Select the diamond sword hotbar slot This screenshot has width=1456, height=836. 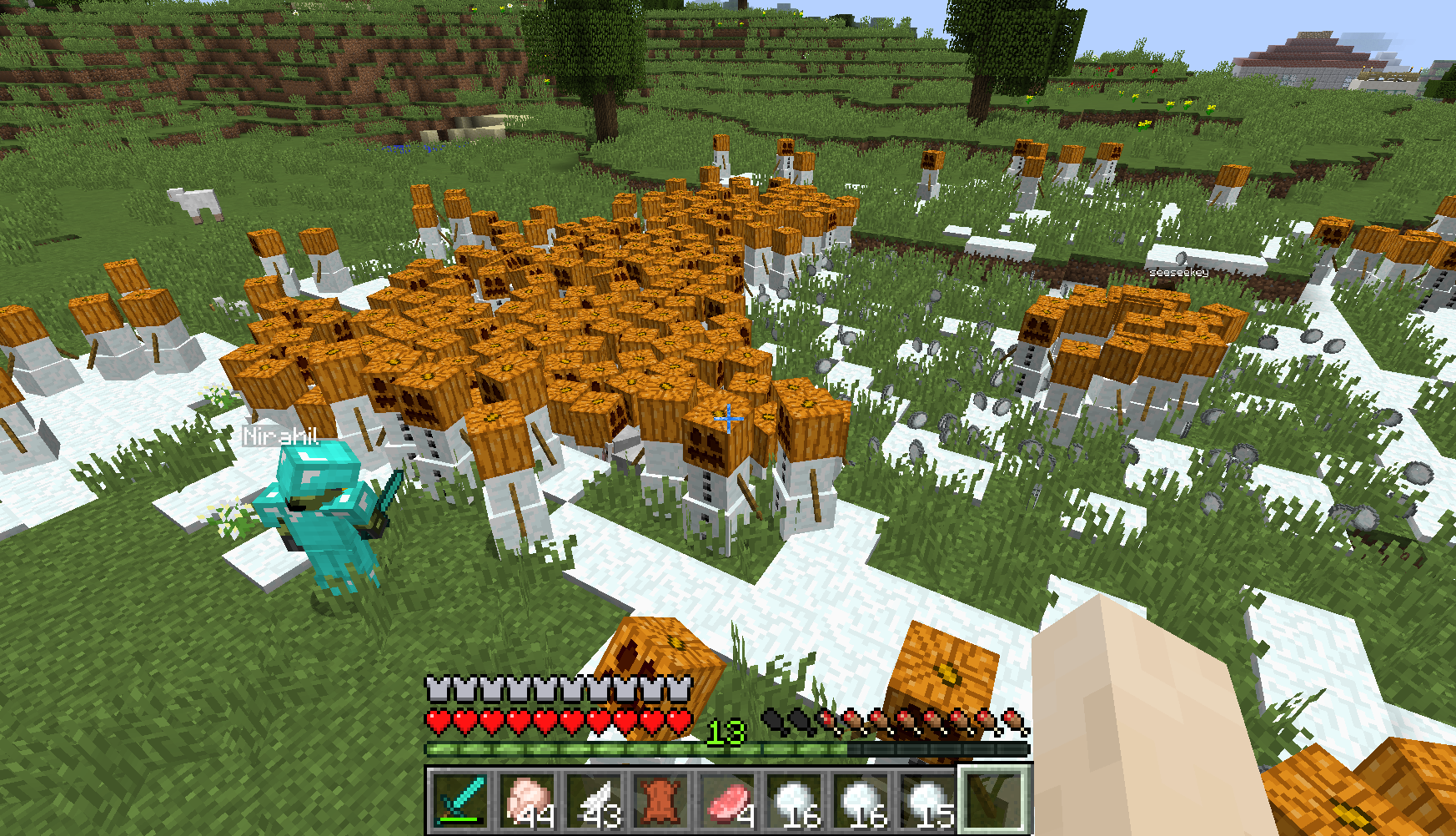pos(461,799)
